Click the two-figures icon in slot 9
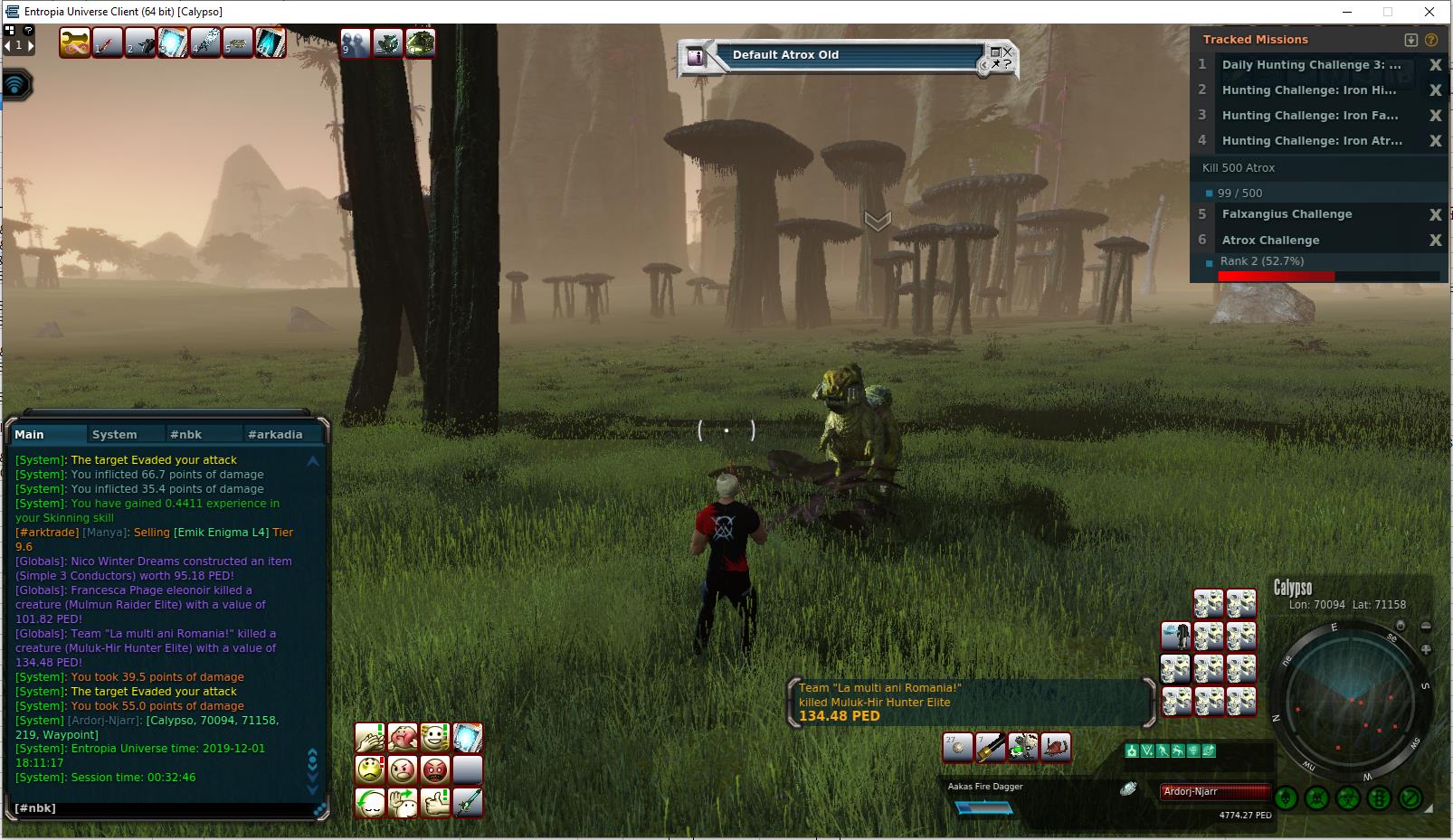1453x840 pixels. pos(356,42)
